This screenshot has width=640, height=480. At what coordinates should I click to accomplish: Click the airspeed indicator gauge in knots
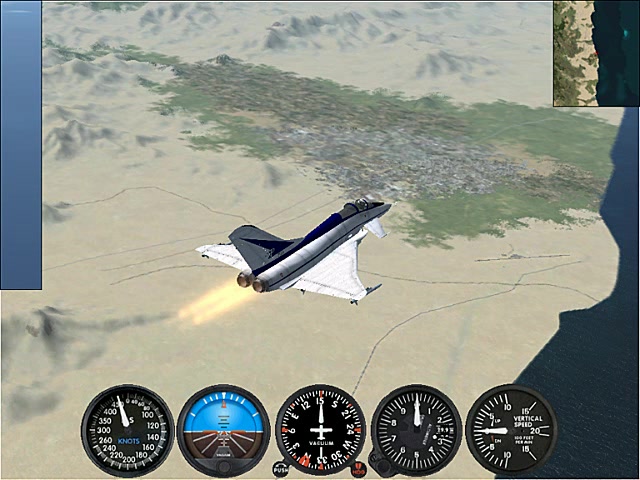click(127, 431)
